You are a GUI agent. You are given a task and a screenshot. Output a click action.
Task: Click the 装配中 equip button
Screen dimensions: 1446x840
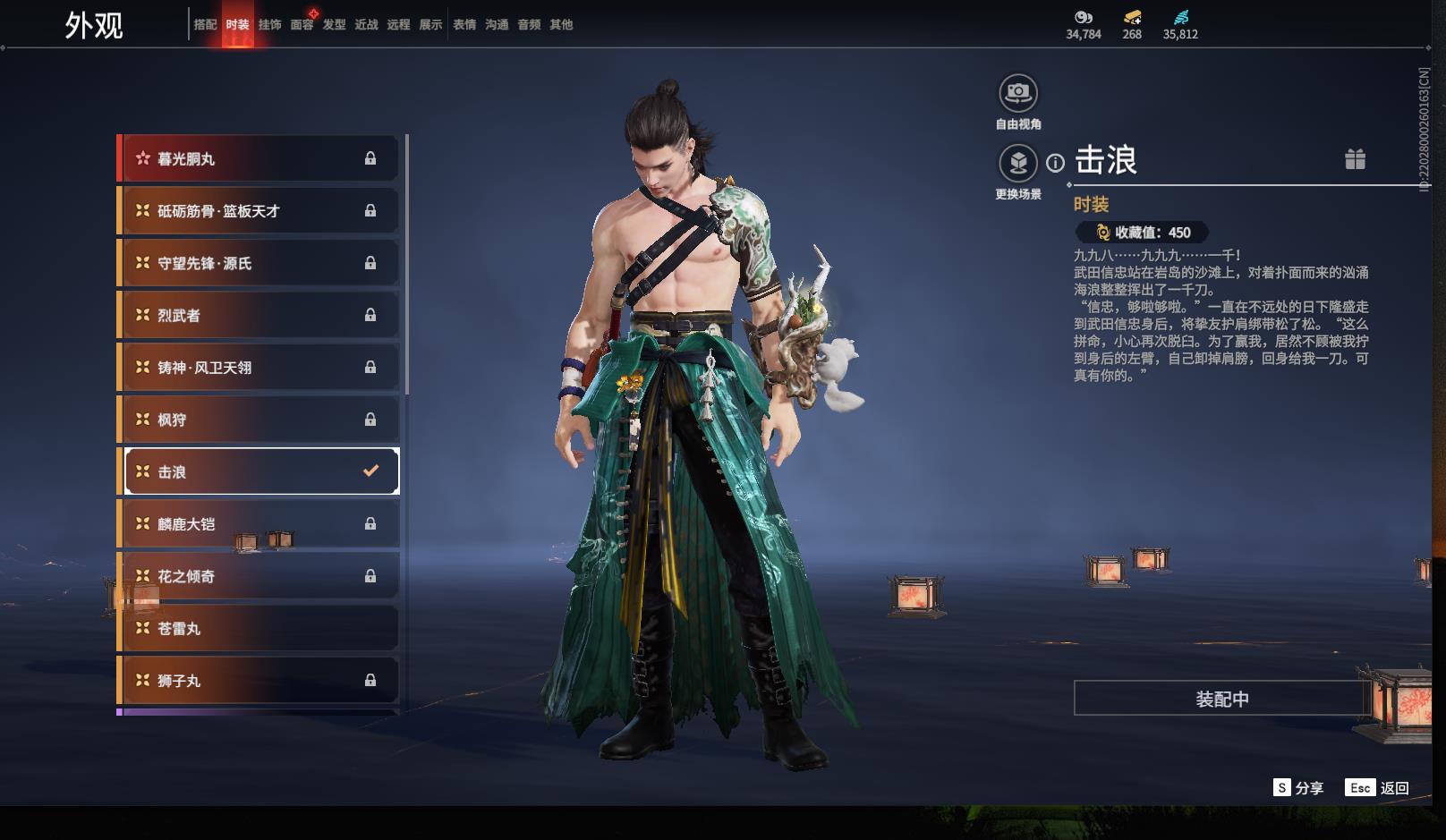[1221, 699]
